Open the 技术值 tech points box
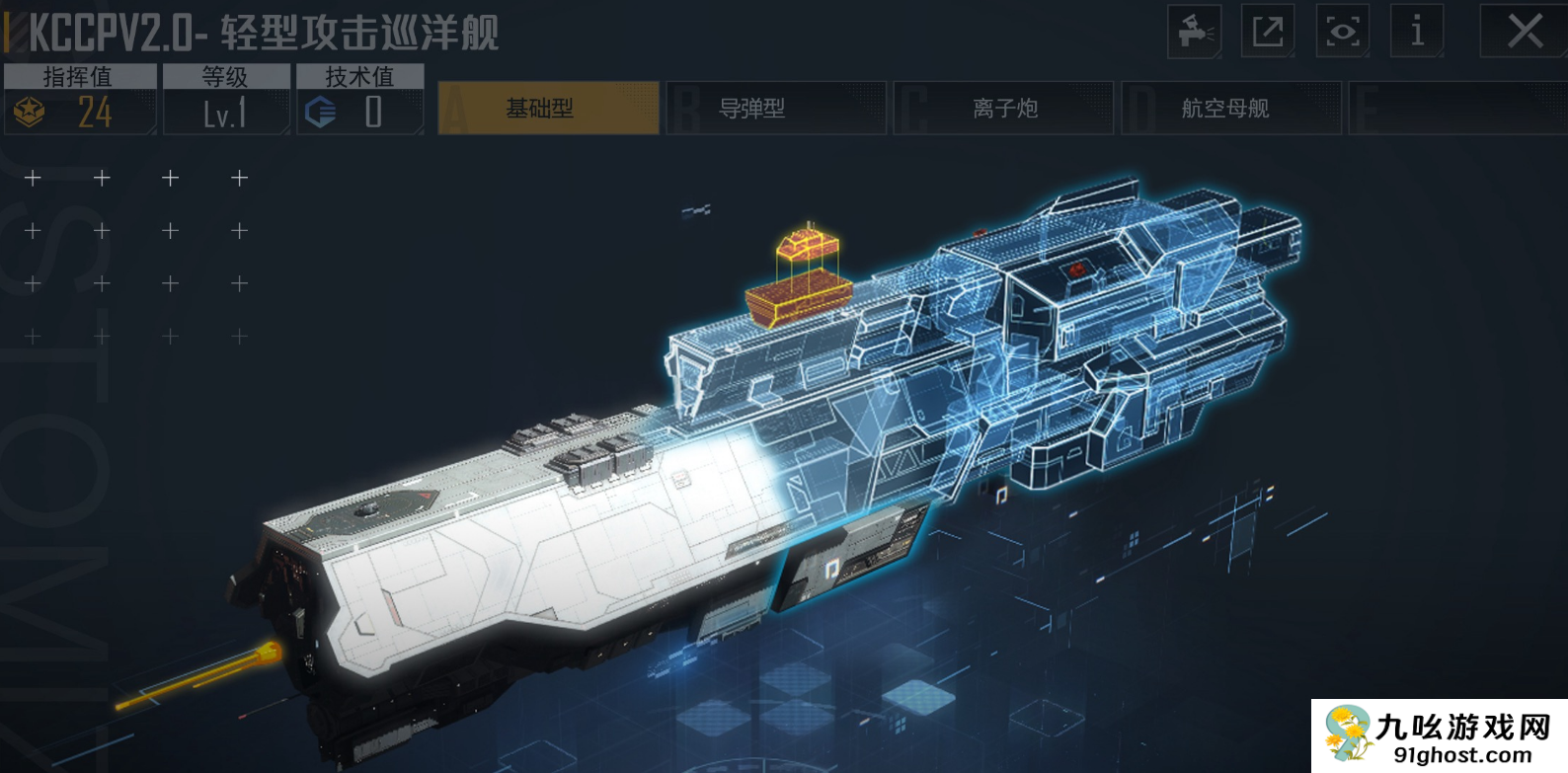 tap(359, 100)
